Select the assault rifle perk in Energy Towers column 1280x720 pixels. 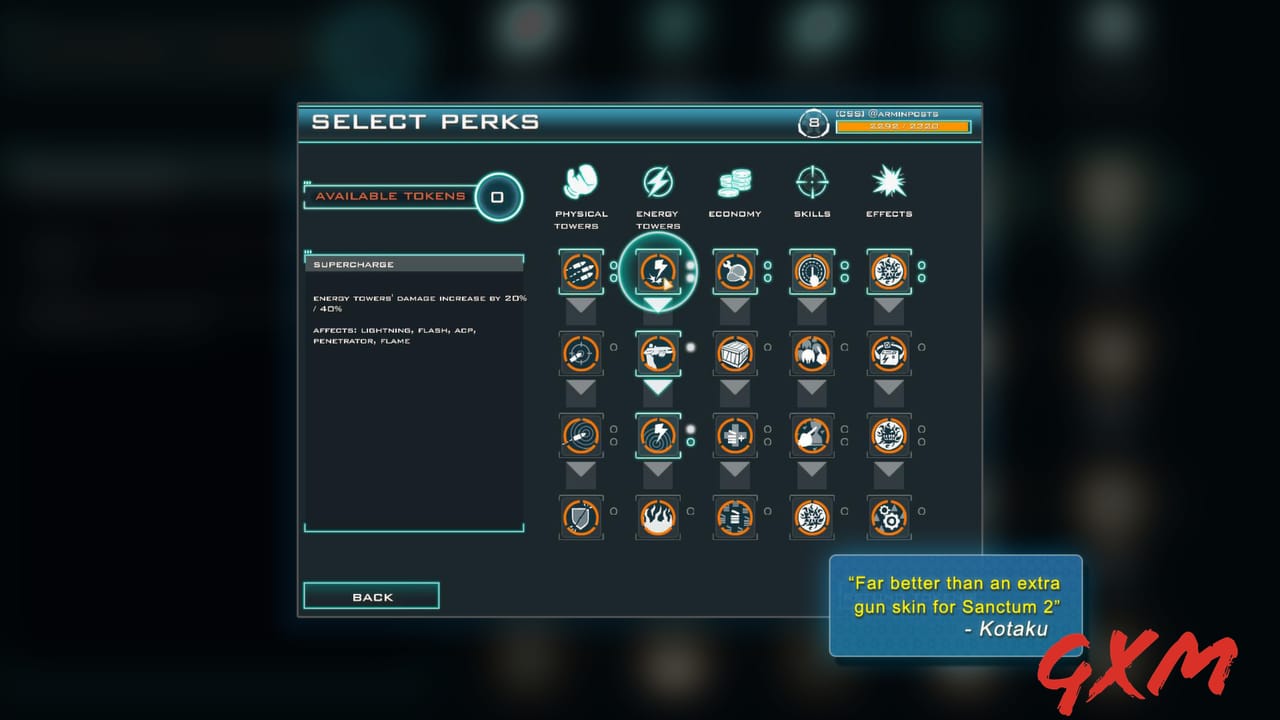[x=658, y=353]
